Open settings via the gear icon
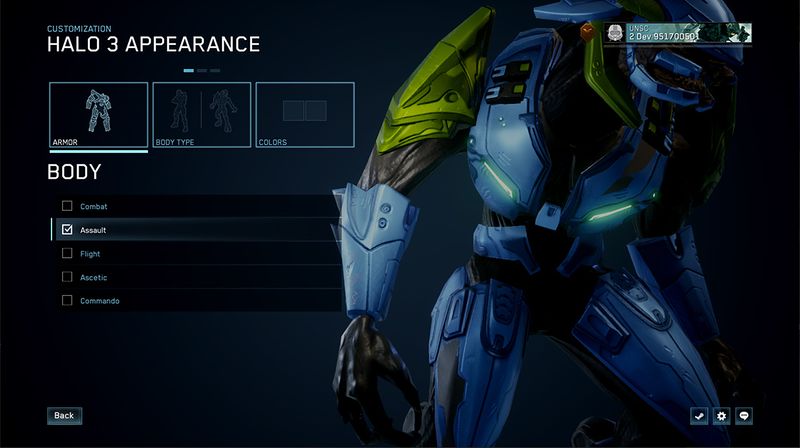Viewport: 800px width, 448px height. 722,415
